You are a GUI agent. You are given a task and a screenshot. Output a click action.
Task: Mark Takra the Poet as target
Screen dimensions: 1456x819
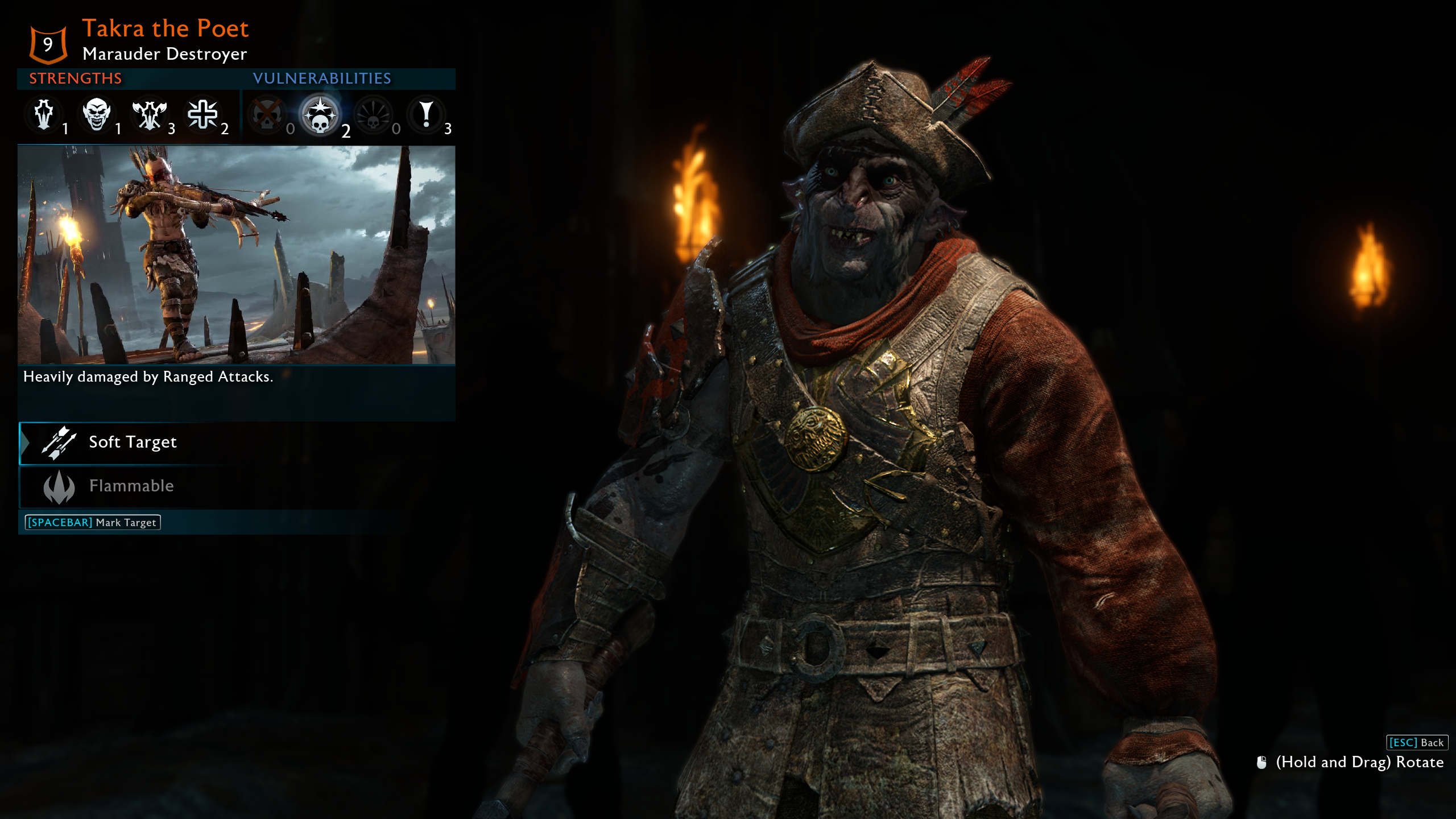point(93,522)
